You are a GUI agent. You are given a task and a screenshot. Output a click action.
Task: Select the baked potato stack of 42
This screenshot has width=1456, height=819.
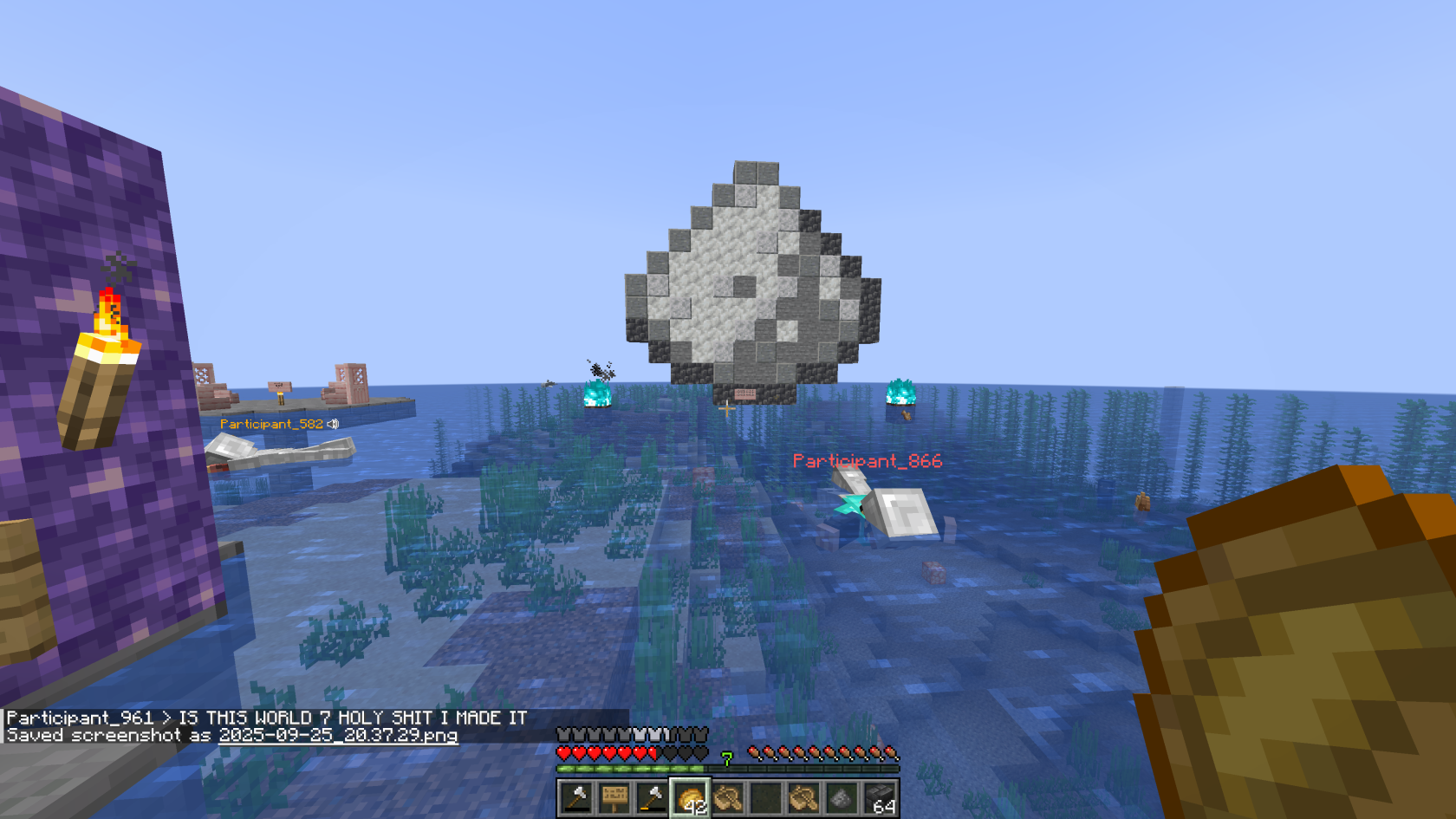click(x=691, y=797)
